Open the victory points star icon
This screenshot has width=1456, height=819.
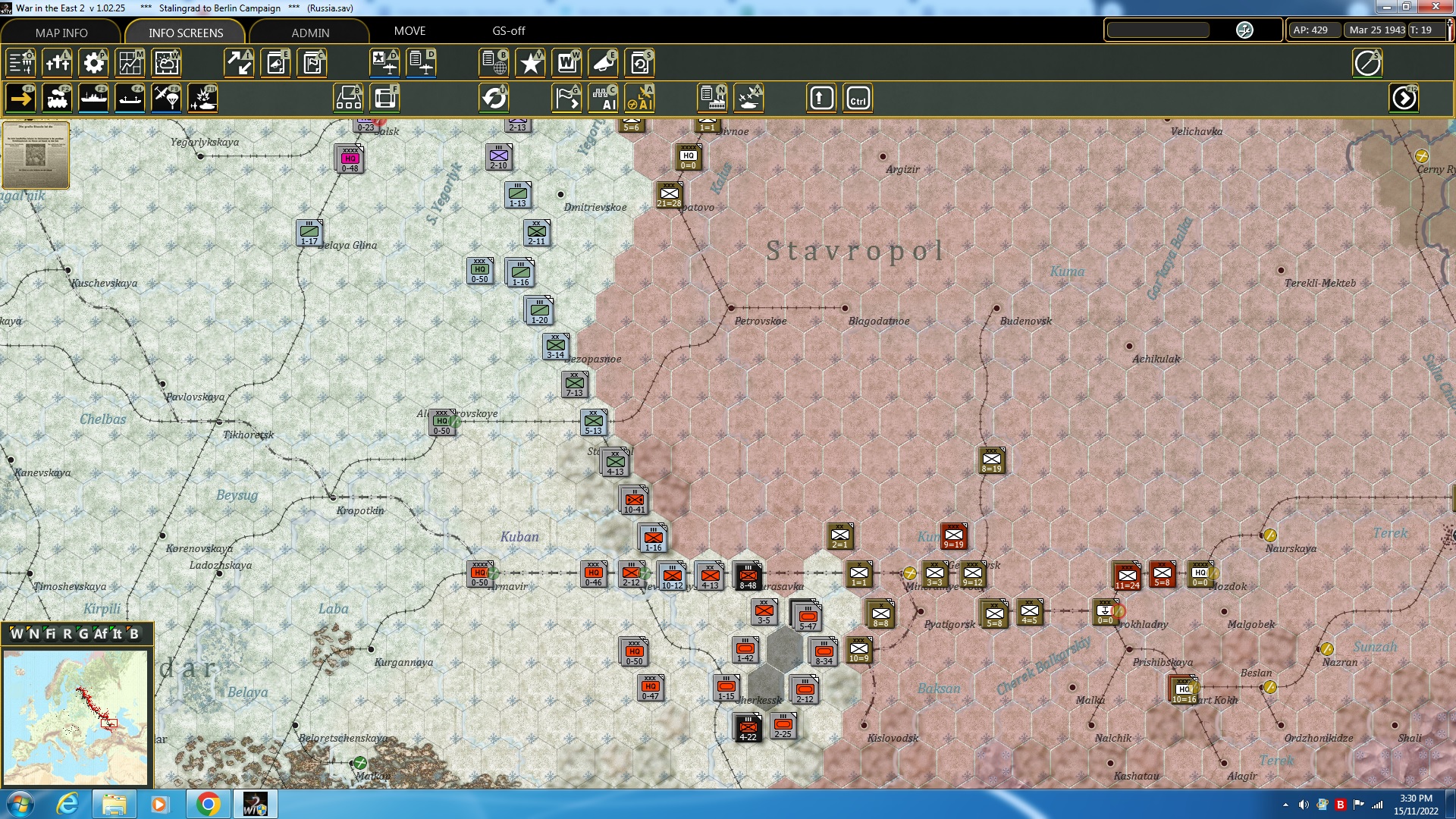point(531,63)
